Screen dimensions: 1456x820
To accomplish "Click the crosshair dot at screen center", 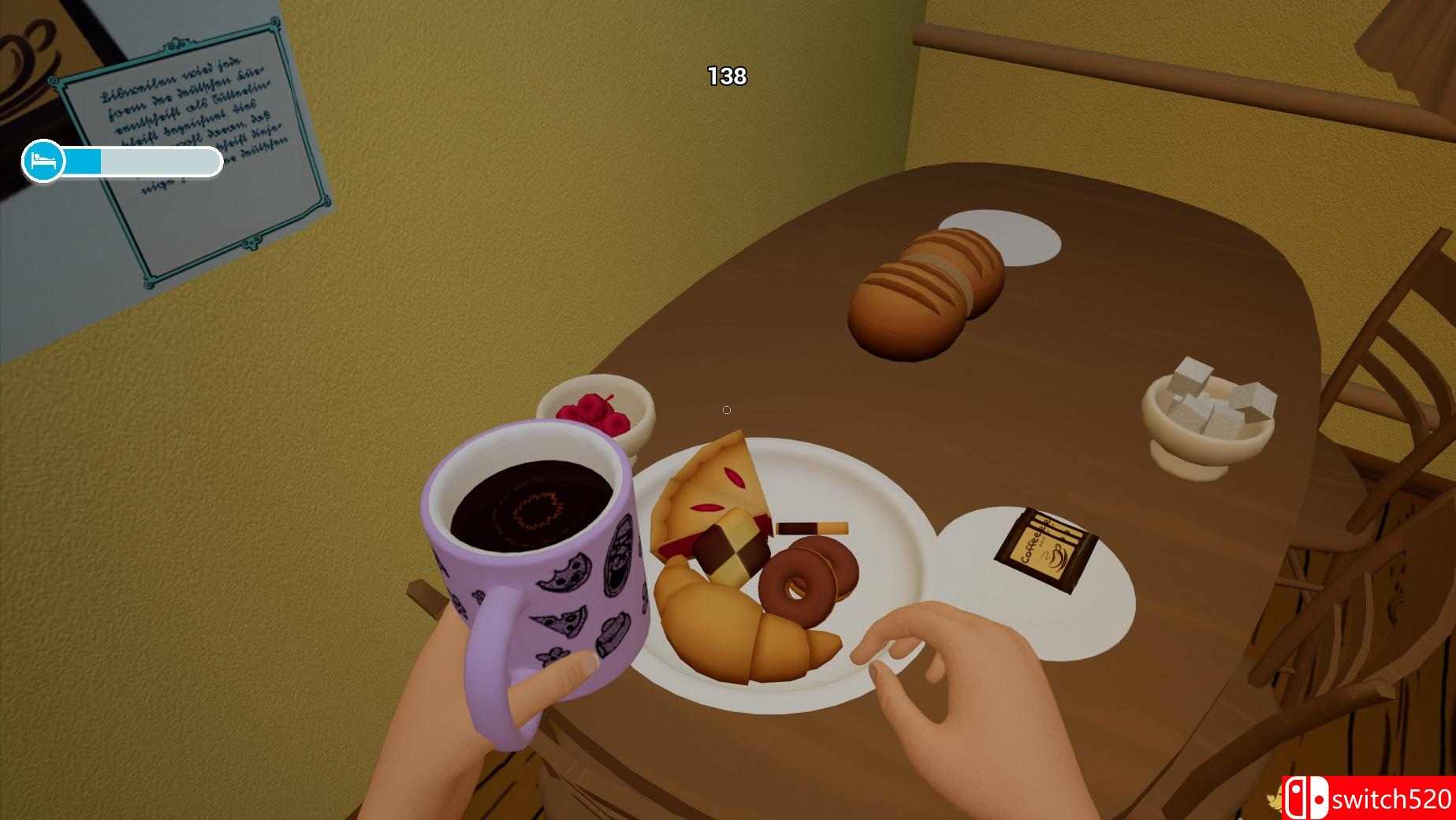I will point(726,409).
